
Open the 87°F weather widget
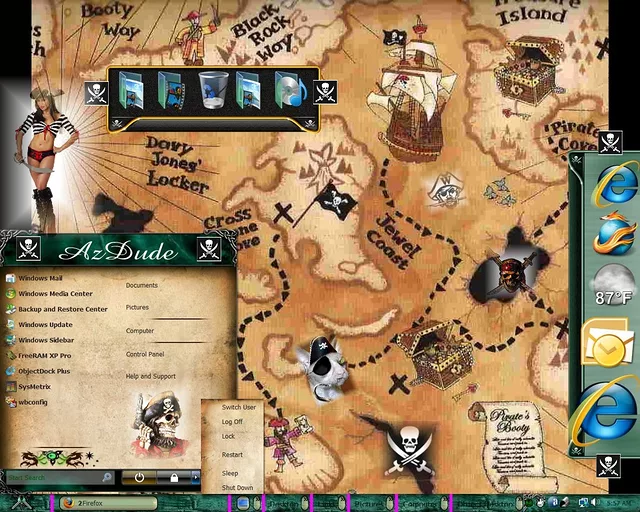point(612,287)
